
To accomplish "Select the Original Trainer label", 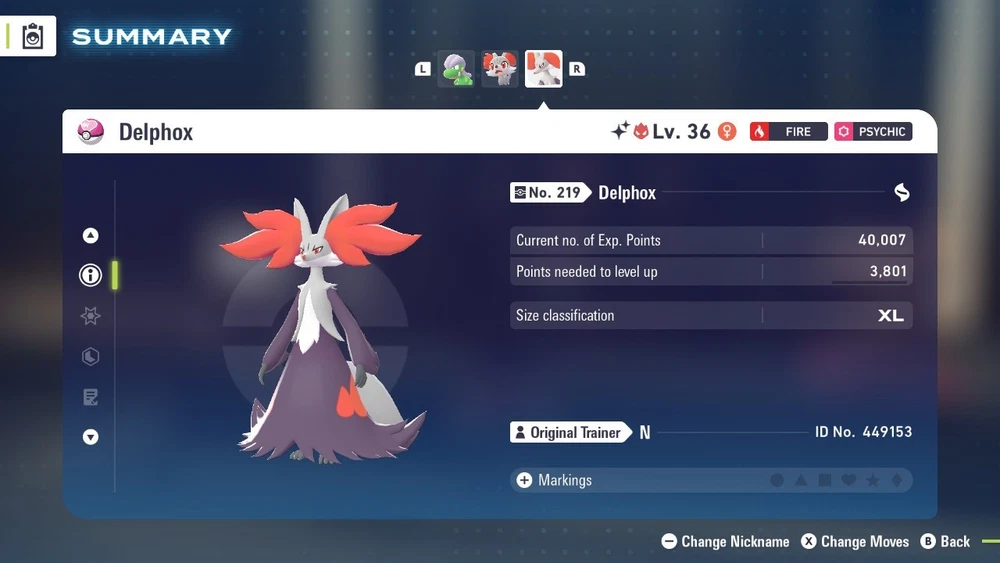I will (570, 433).
